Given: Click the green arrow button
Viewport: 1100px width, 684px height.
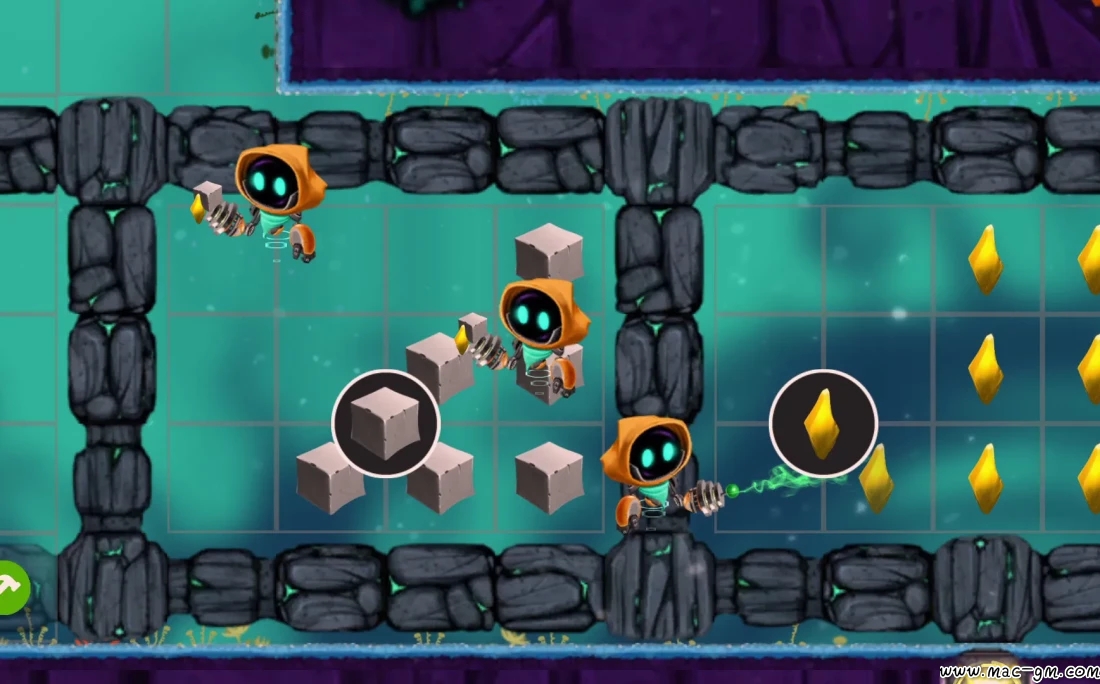Looking at the screenshot, I should tap(12, 588).
